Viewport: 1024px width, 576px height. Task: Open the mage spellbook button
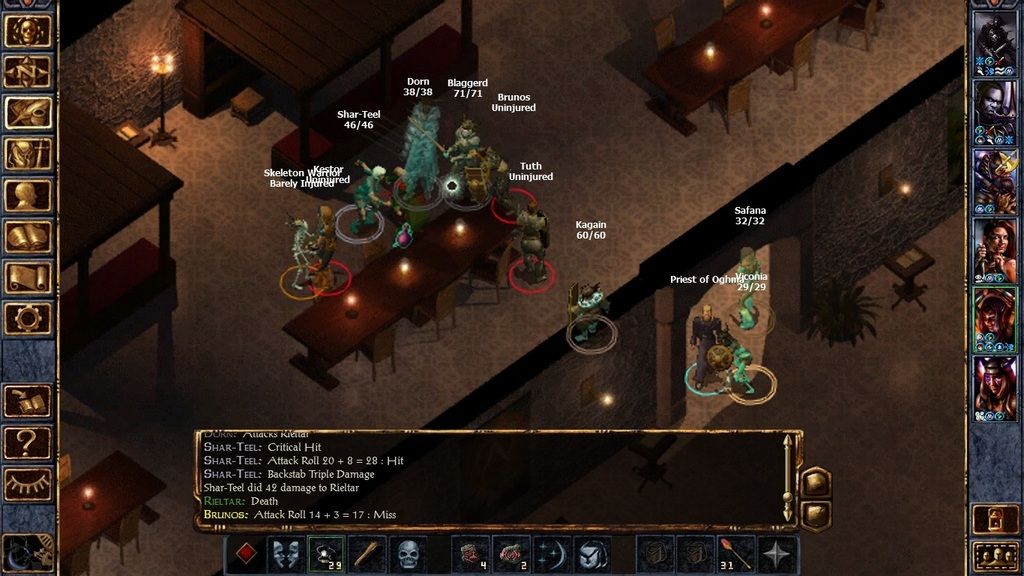(x=28, y=237)
